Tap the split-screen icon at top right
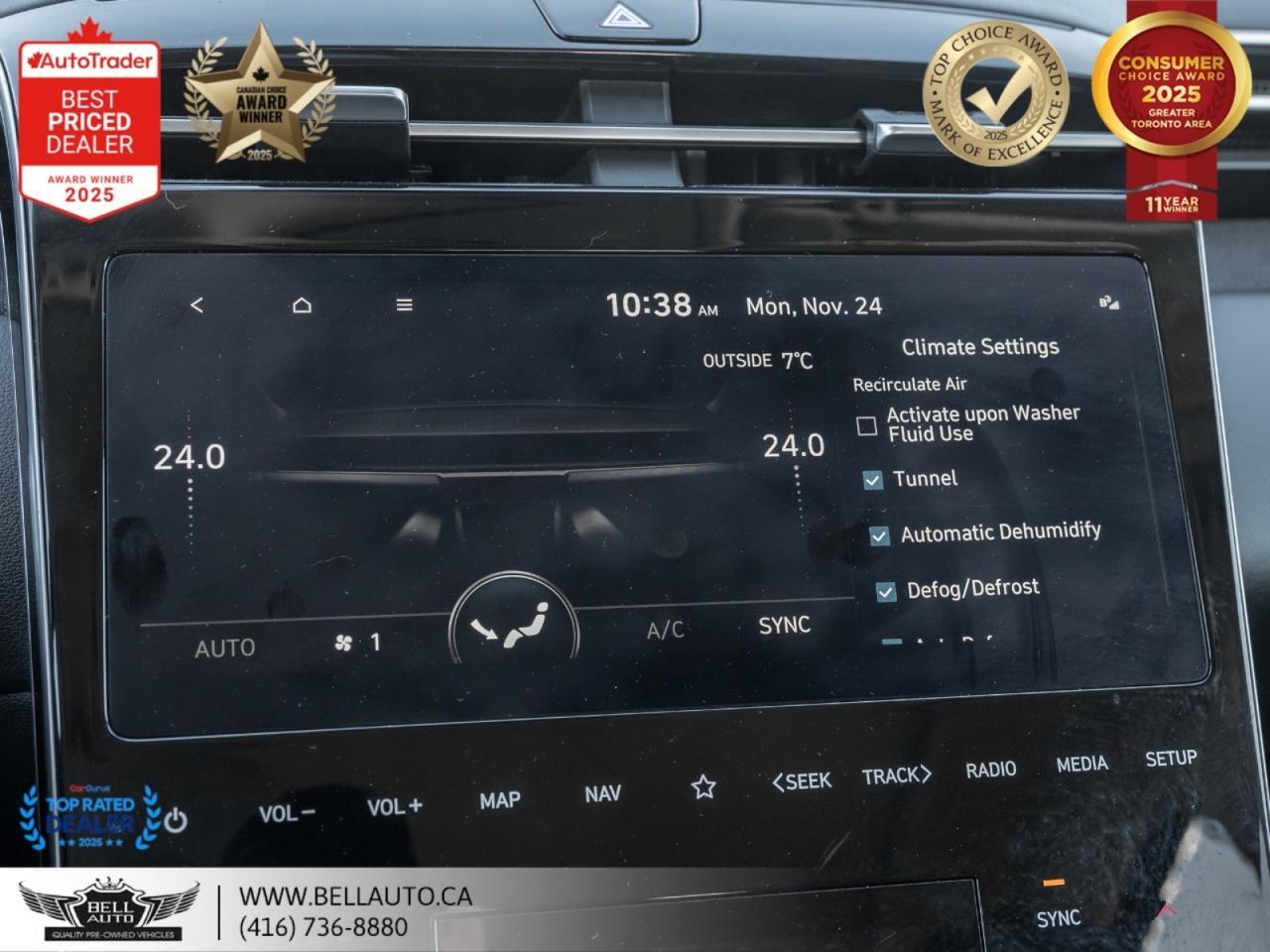Screen dimensions: 1270x952 pyautogui.click(x=1108, y=303)
